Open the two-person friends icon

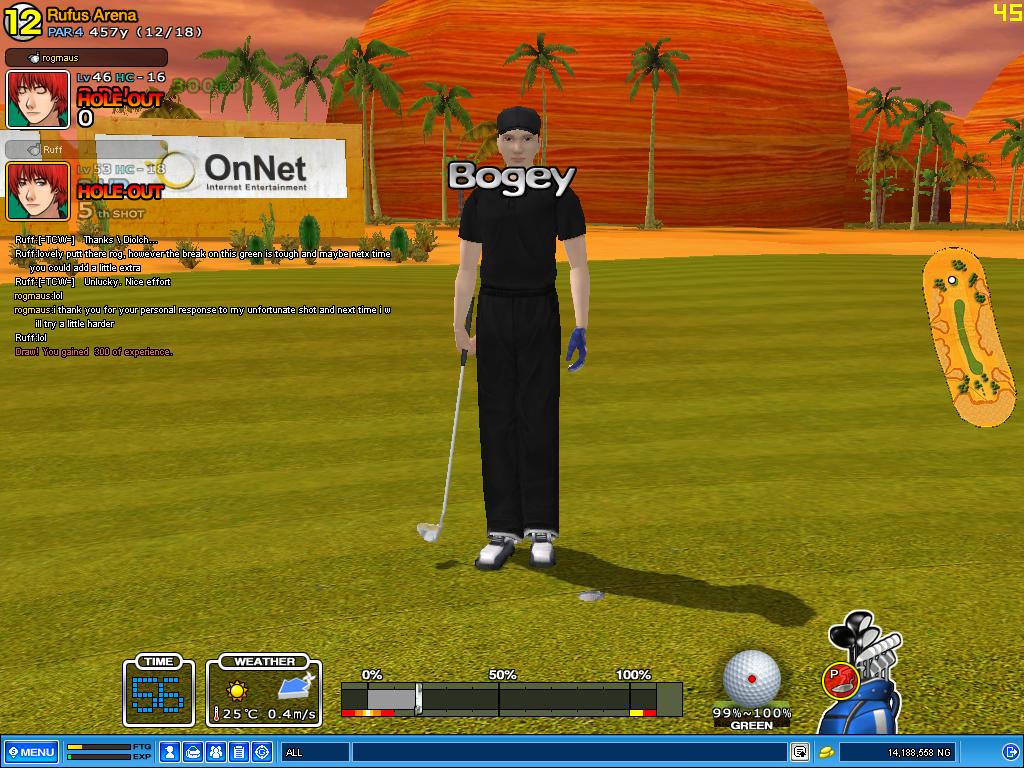[x=216, y=752]
